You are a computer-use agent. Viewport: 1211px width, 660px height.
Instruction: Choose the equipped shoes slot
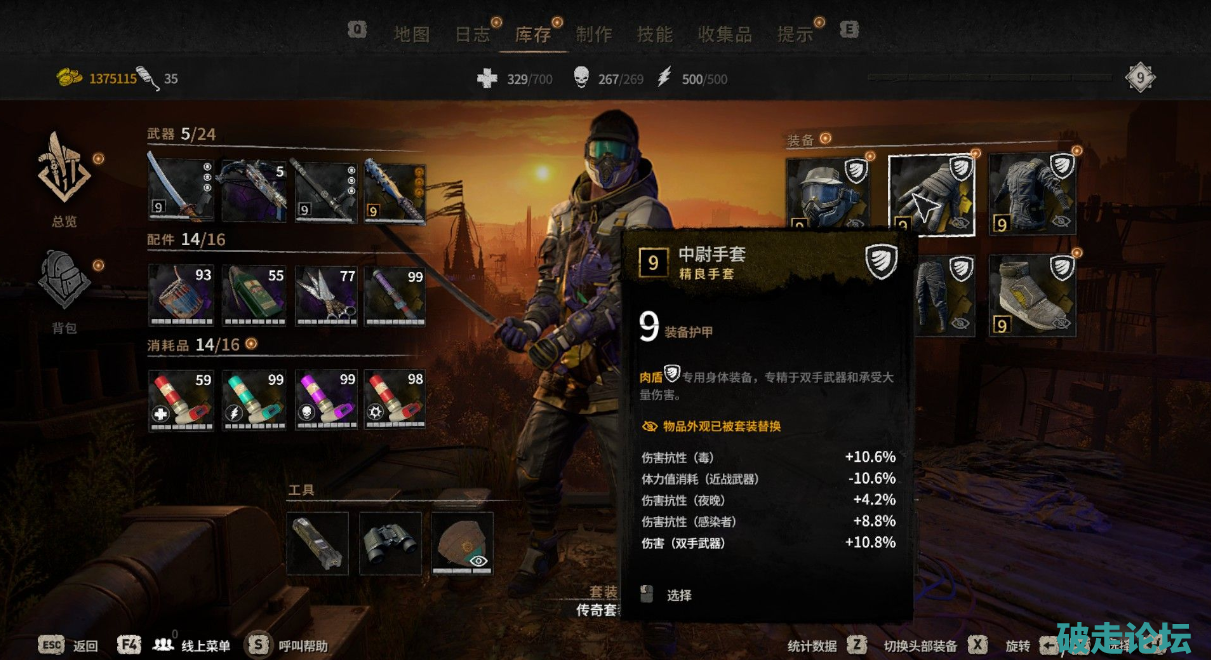tap(1031, 295)
